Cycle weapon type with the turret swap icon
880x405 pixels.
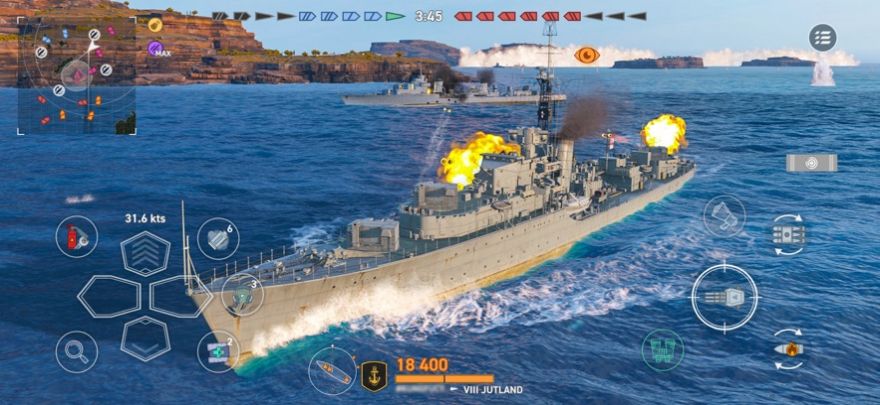(789, 235)
